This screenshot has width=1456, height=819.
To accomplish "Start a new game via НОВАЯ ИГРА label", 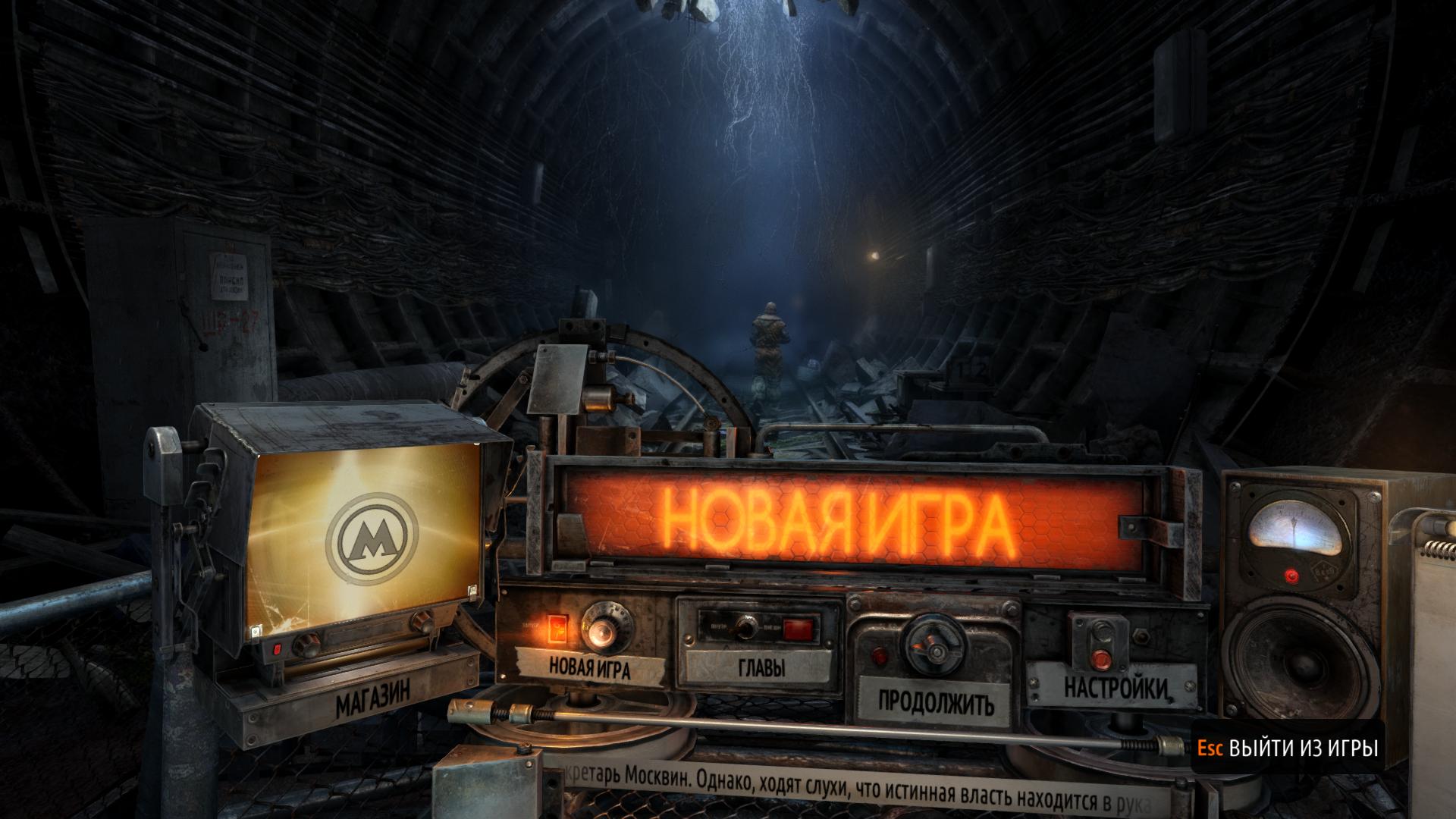I will click(589, 667).
